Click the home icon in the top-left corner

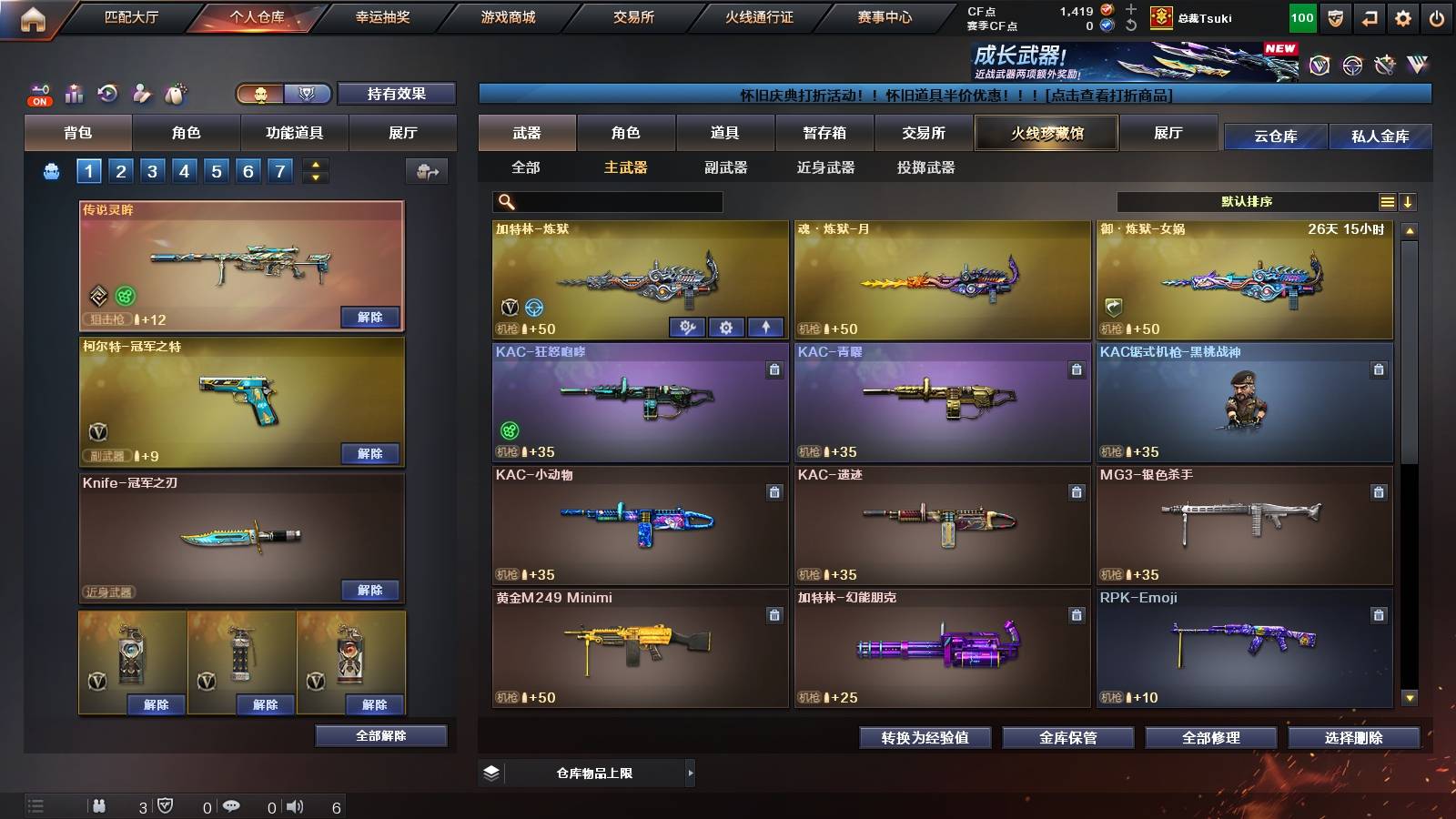tap(34, 15)
